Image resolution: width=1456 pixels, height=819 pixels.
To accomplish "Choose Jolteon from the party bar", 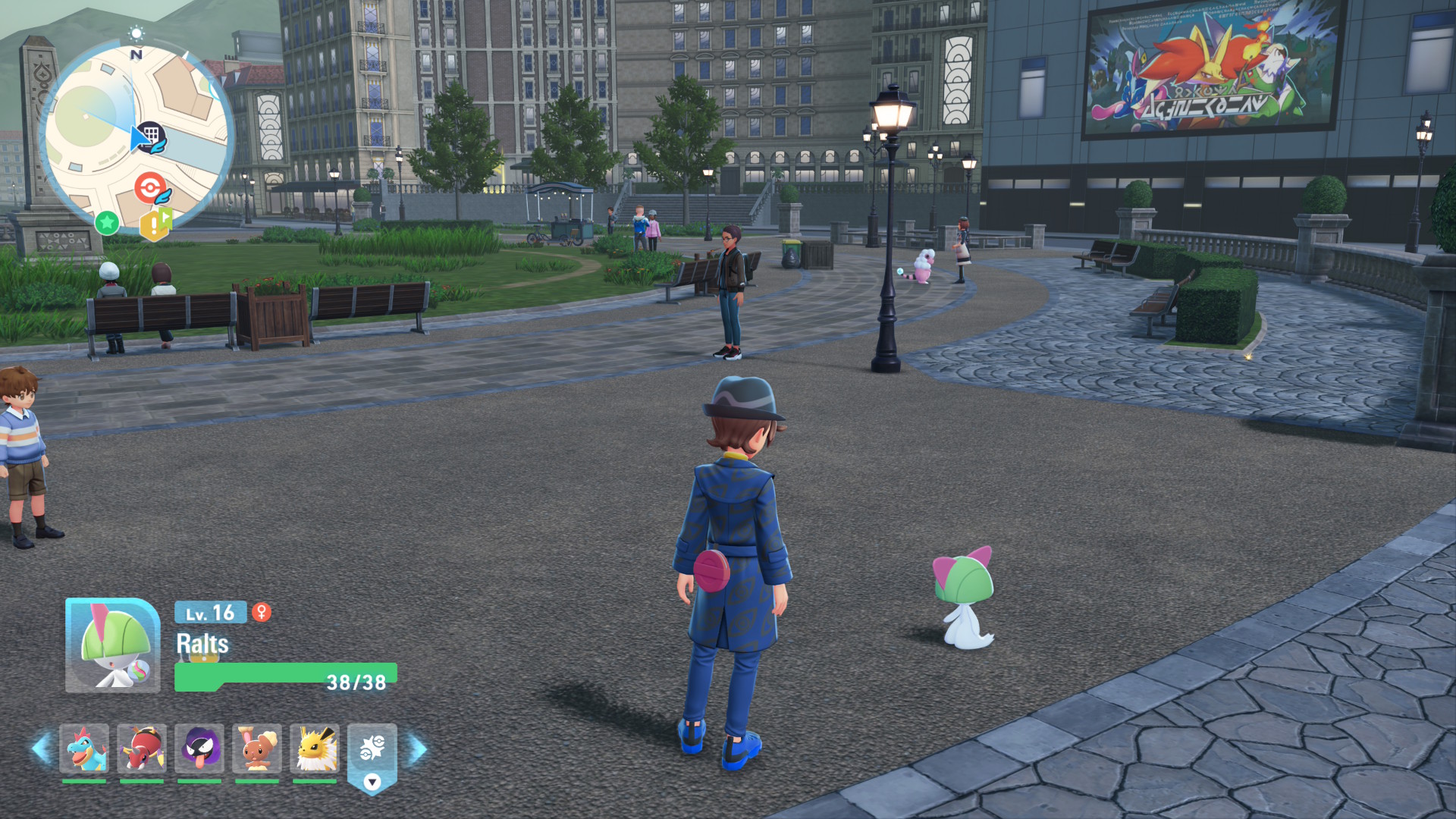I will pyautogui.click(x=315, y=748).
